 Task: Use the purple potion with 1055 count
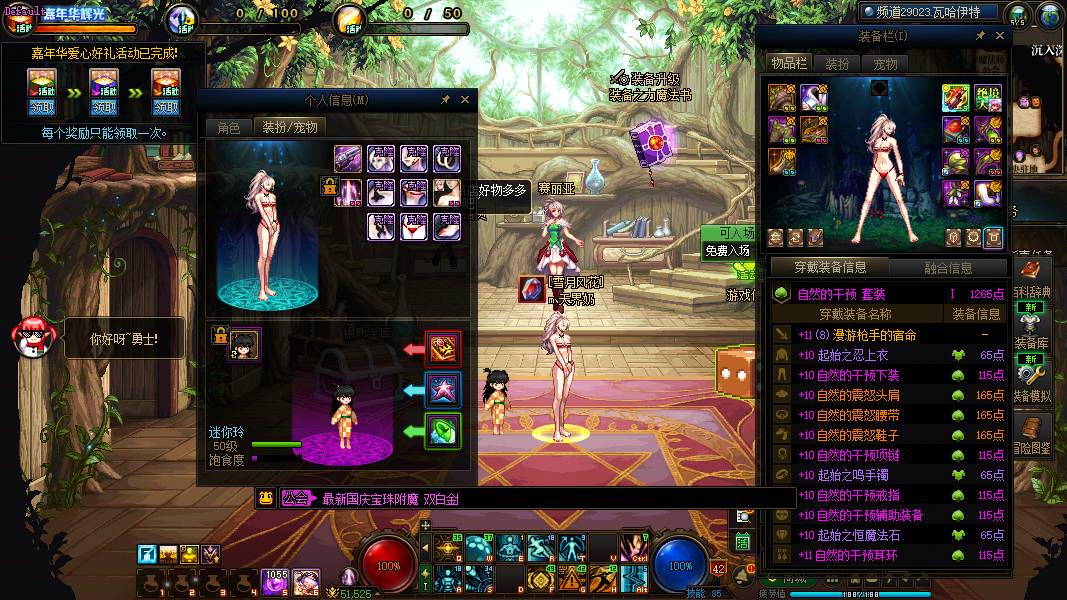point(275,580)
